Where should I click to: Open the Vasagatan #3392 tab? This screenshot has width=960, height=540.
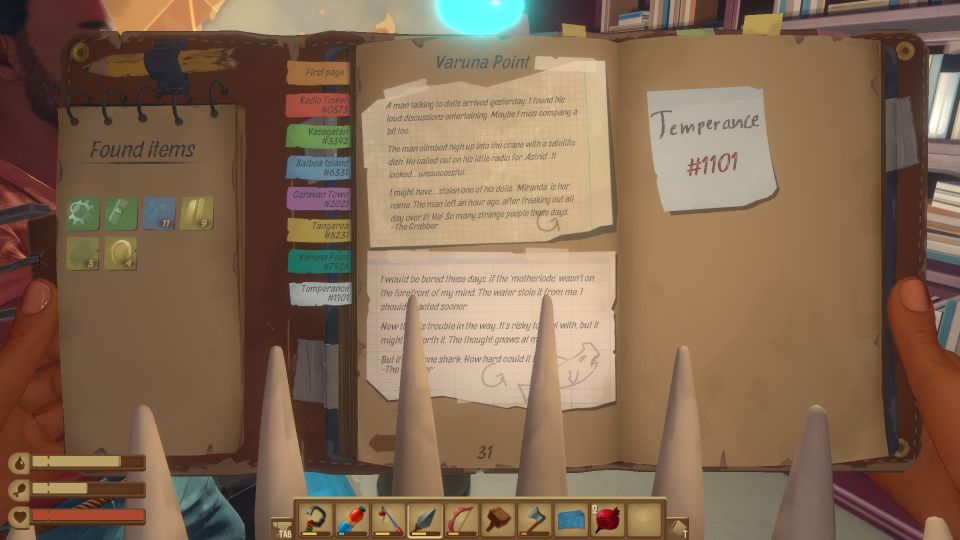[x=317, y=136]
